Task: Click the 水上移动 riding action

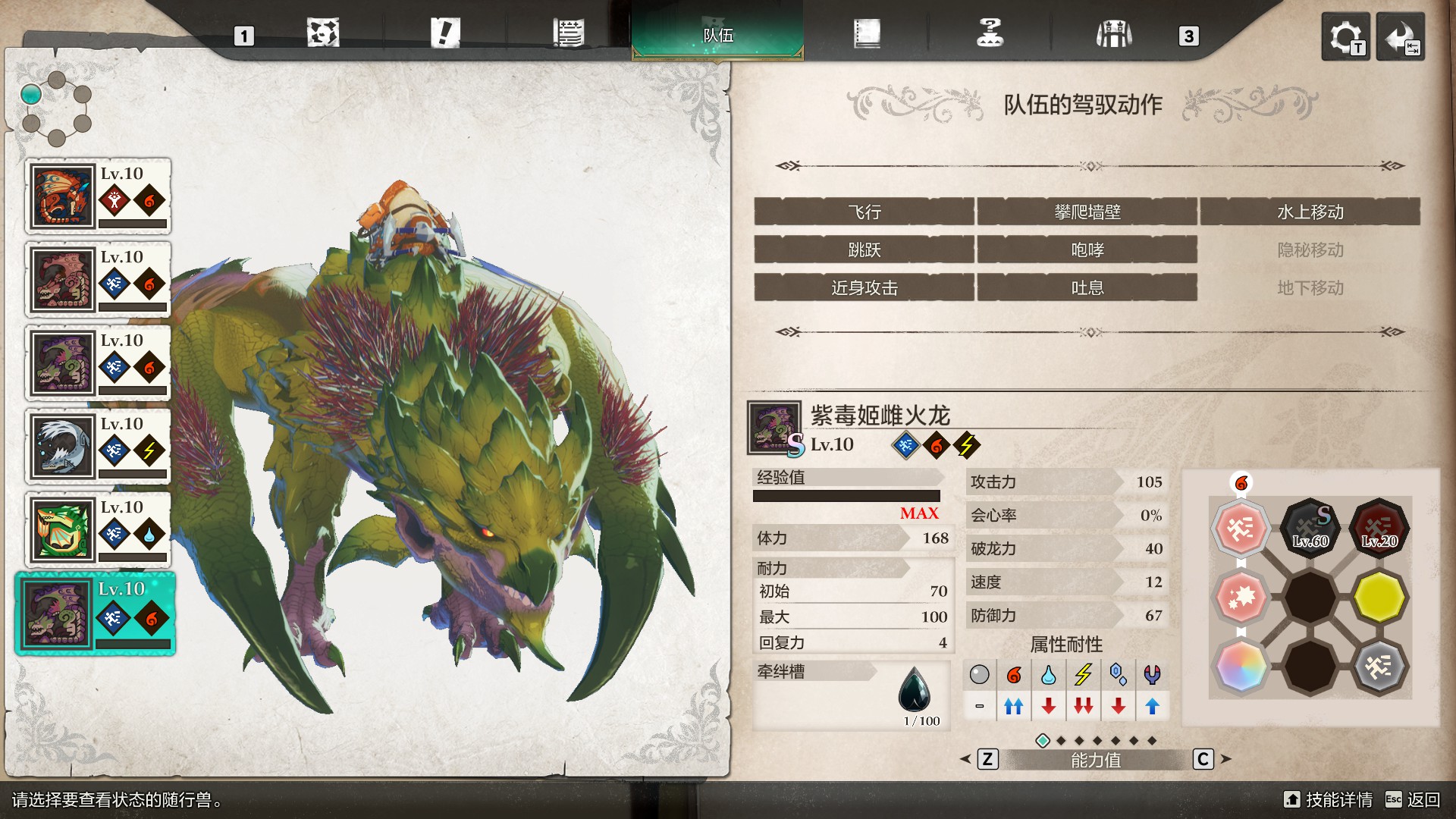Action: 1310,212
